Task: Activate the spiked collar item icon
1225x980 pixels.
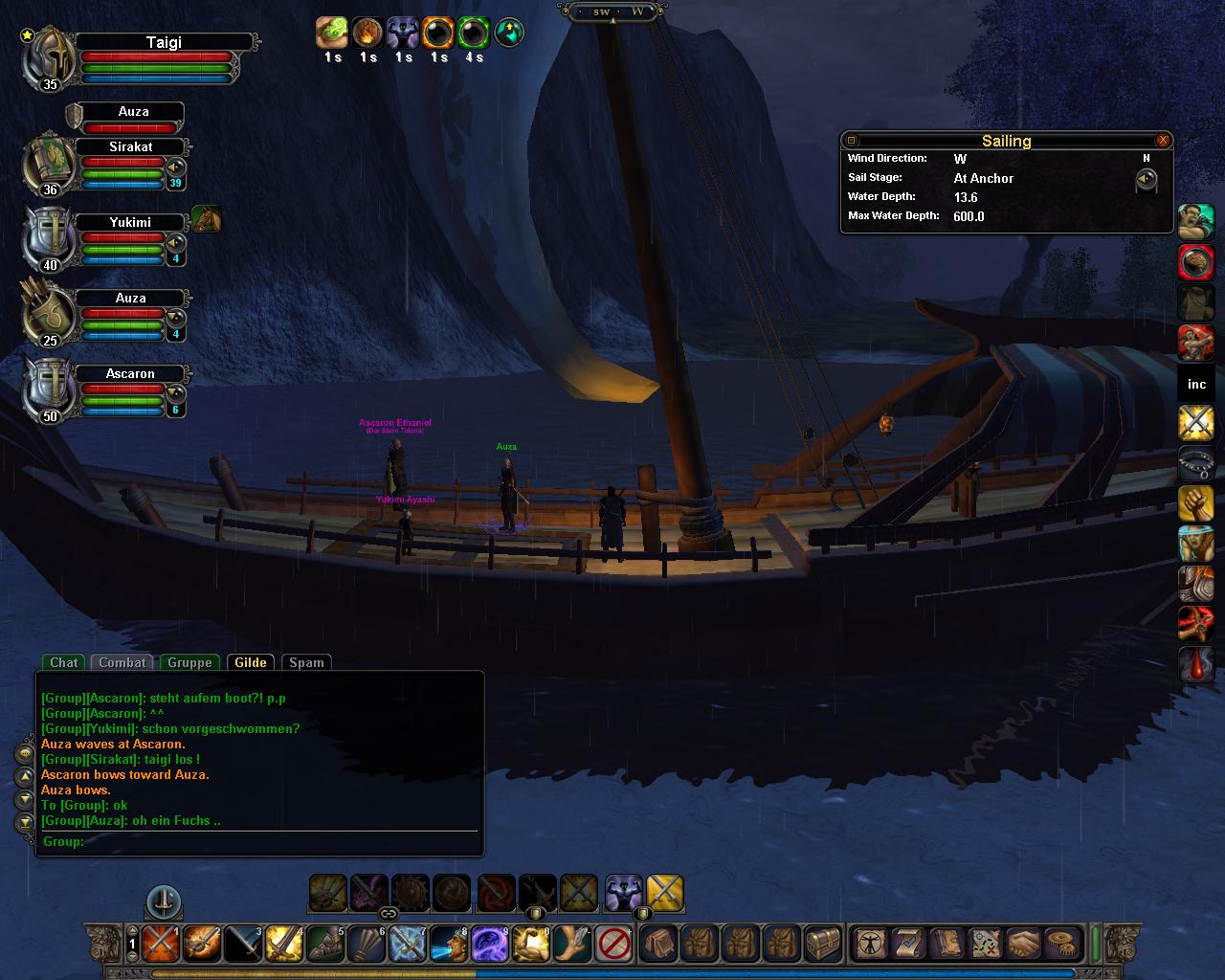Action: (x=1196, y=462)
